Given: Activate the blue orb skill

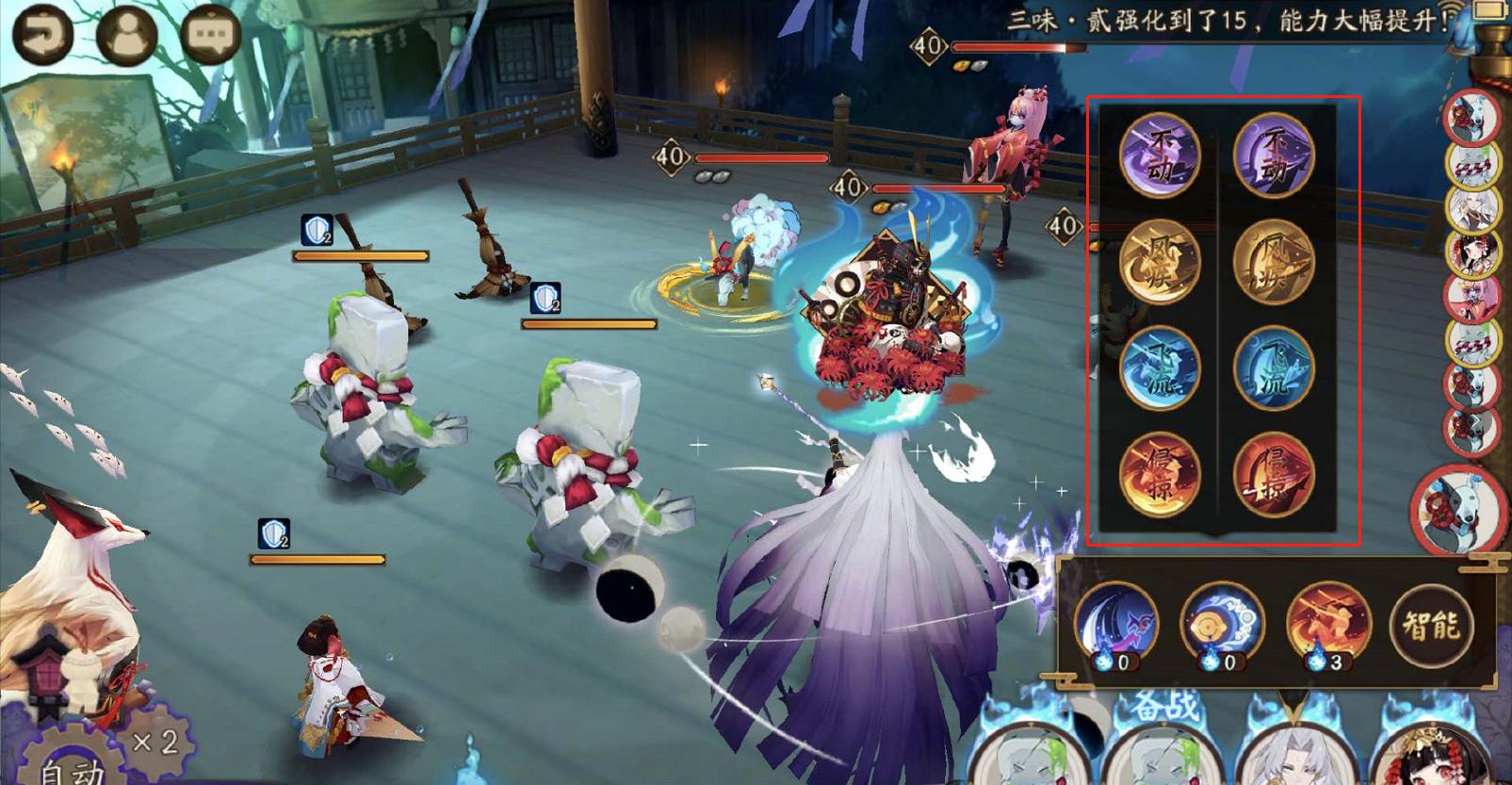Looking at the screenshot, I should (1222, 623).
